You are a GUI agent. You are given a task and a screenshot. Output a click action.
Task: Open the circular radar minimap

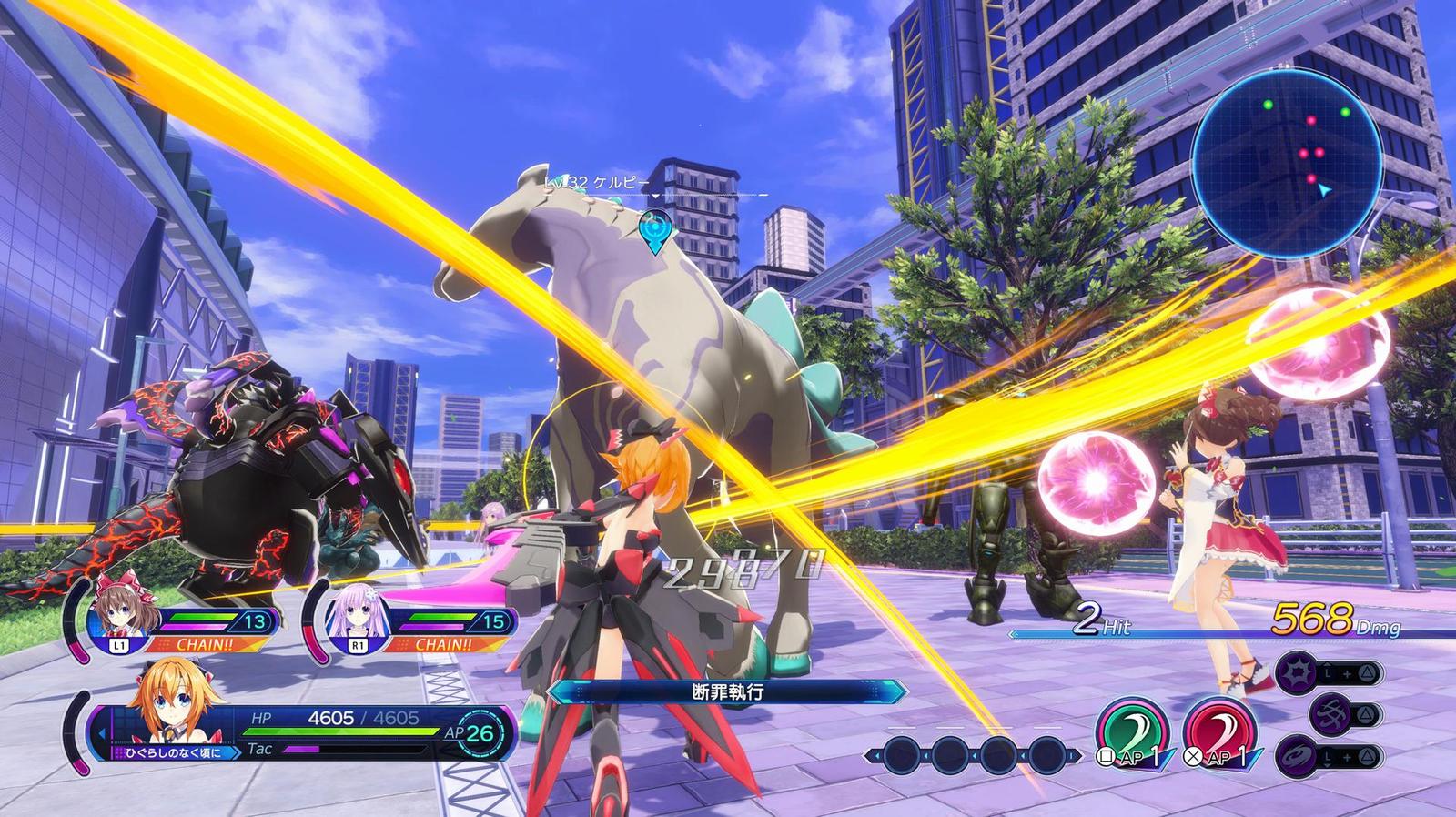pos(1287,160)
